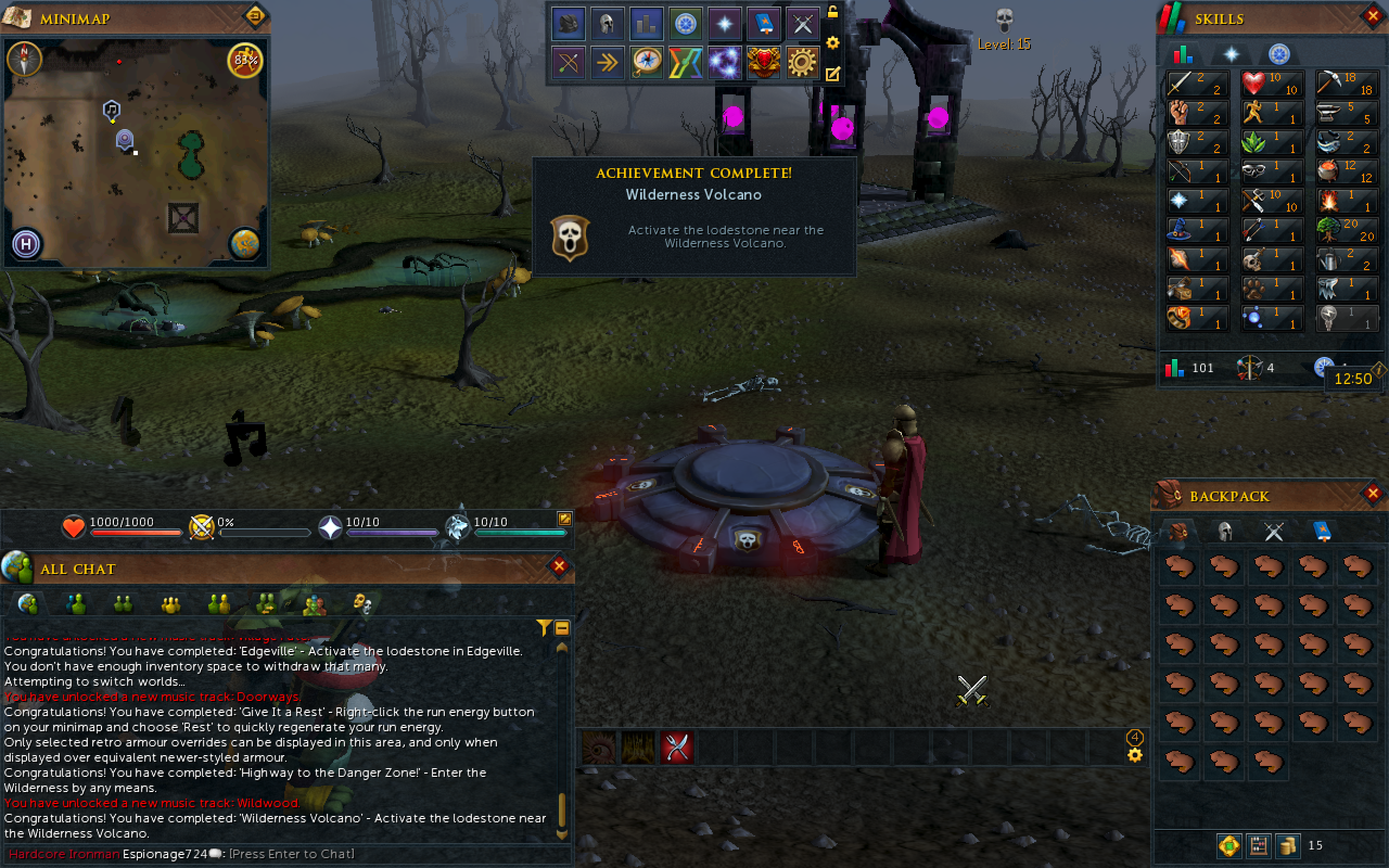Viewport: 1389px width, 868px height.
Task: Close the All Chat window
Action: [559, 566]
